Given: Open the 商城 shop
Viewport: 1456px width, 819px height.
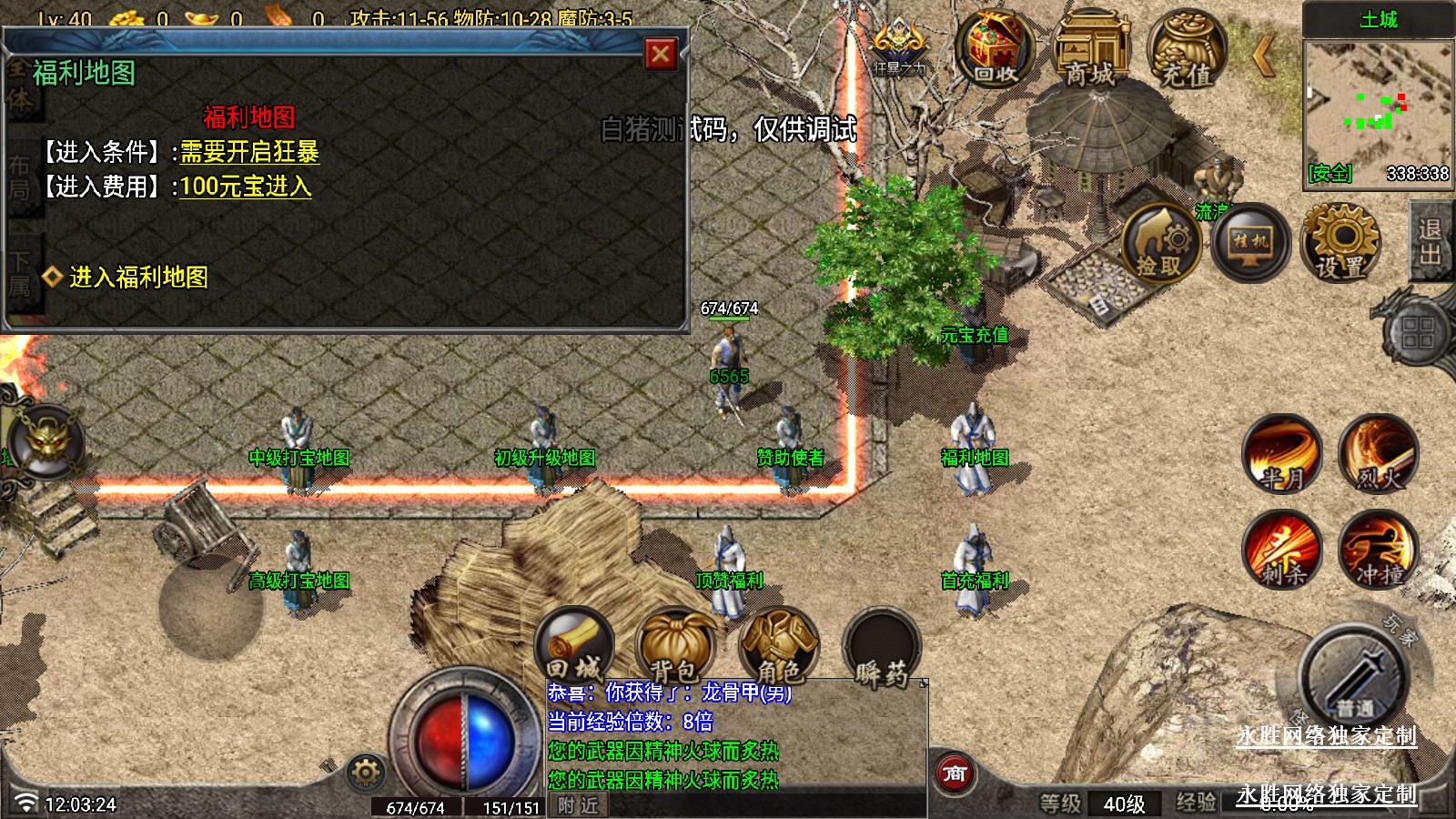Looking at the screenshot, I should pos(1090,51).
